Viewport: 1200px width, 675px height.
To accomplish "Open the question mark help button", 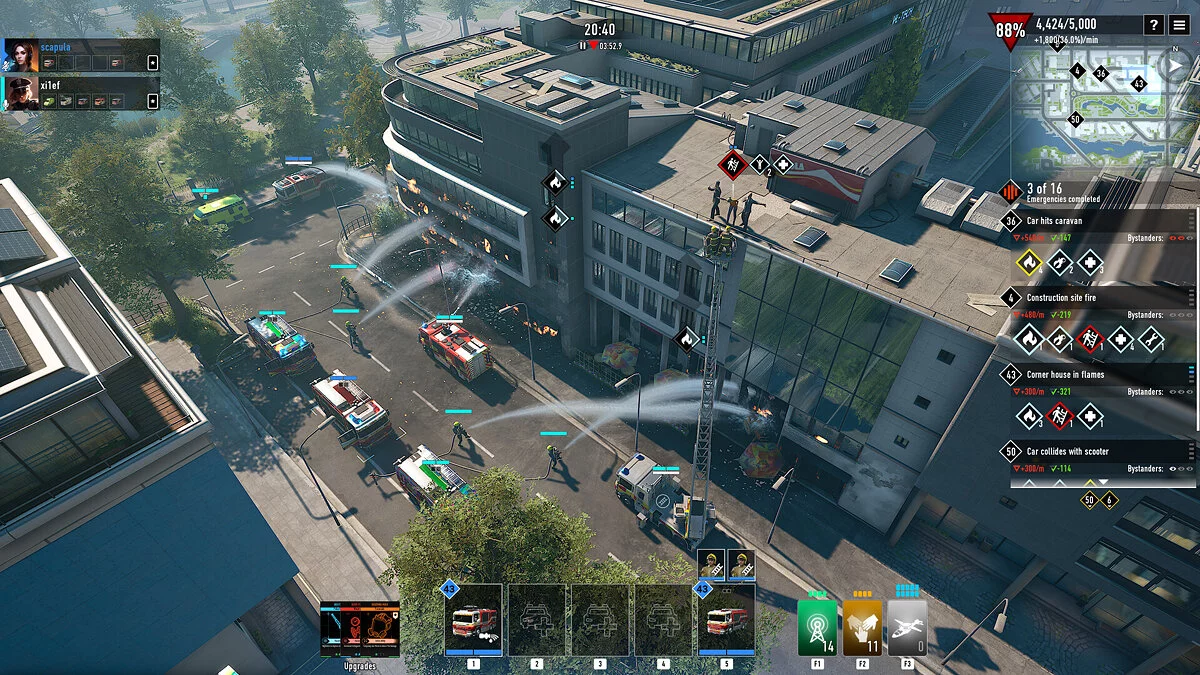I will (x=1154, y=25).
